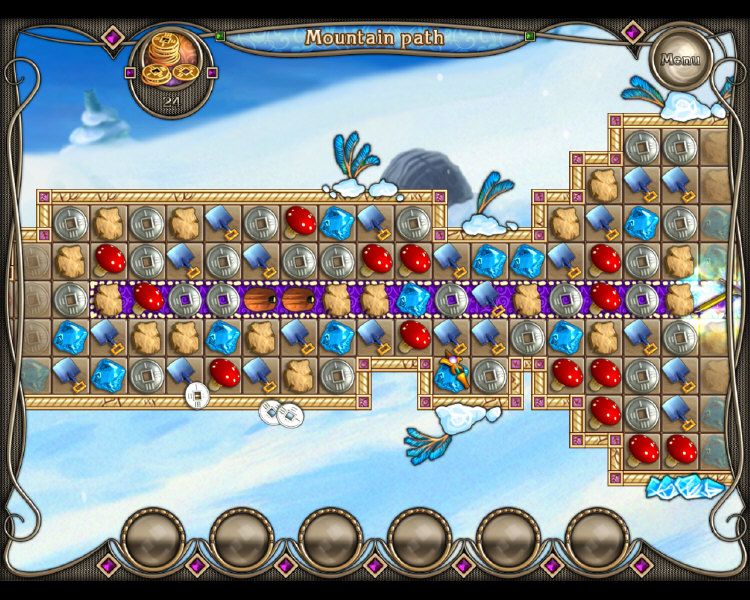The height and width of the screenshot is (600, 750).
Task: Pick the silver coin beside the pickaxe gem
Action: coord(489,374)
